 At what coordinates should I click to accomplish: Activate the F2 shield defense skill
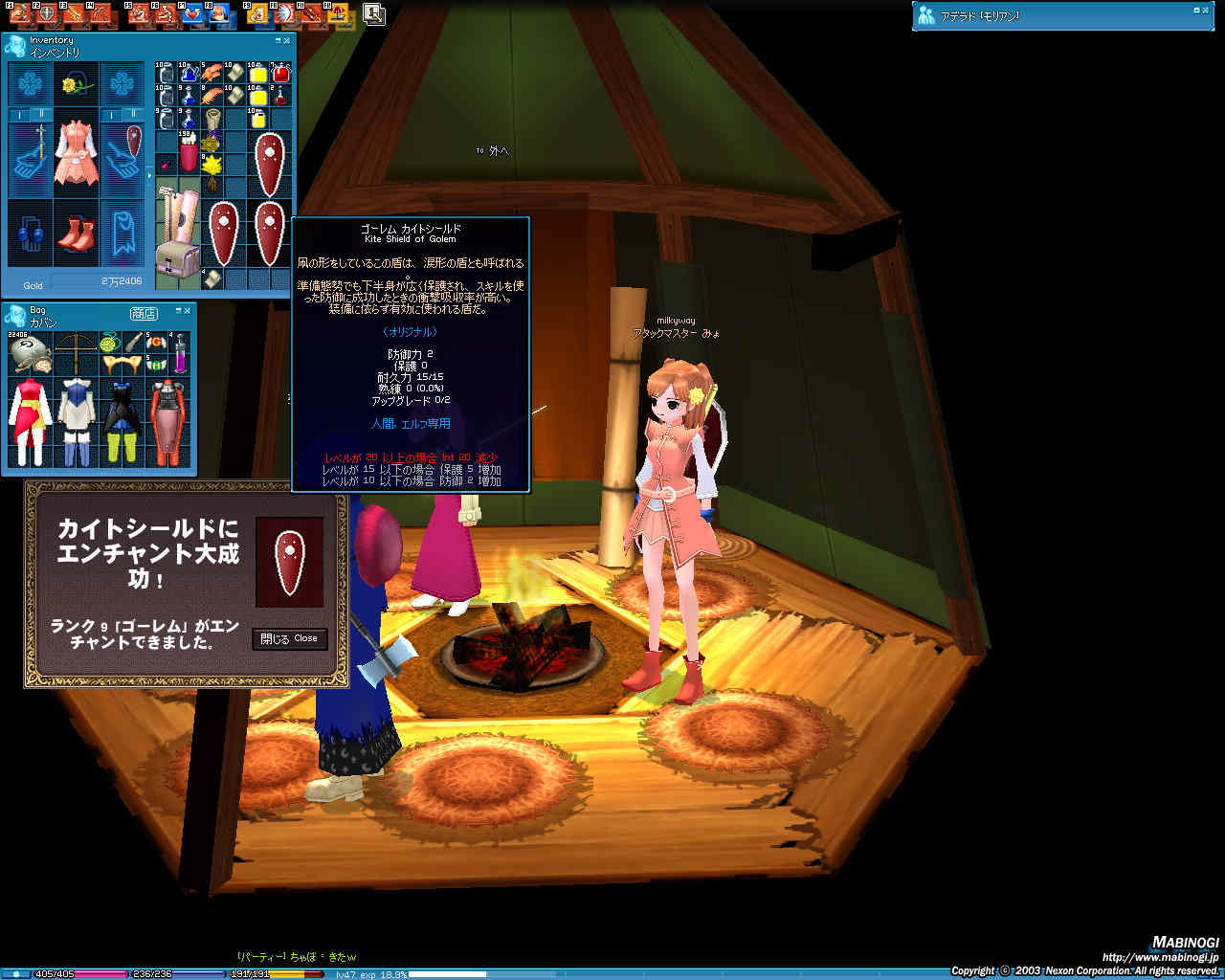pos(46,13)
